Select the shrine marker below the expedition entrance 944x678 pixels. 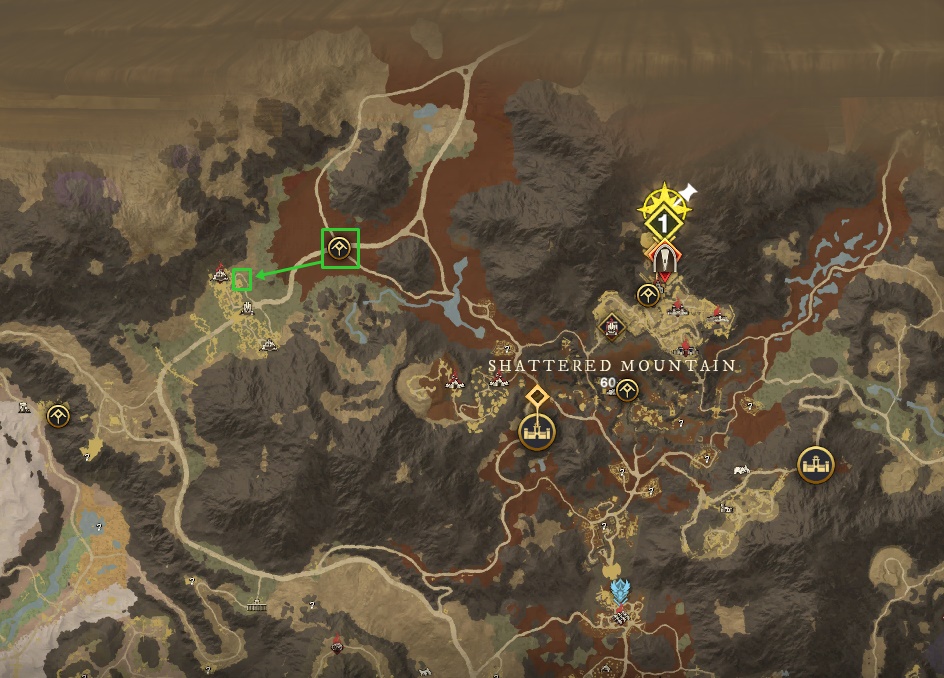[x=648, y=294]
